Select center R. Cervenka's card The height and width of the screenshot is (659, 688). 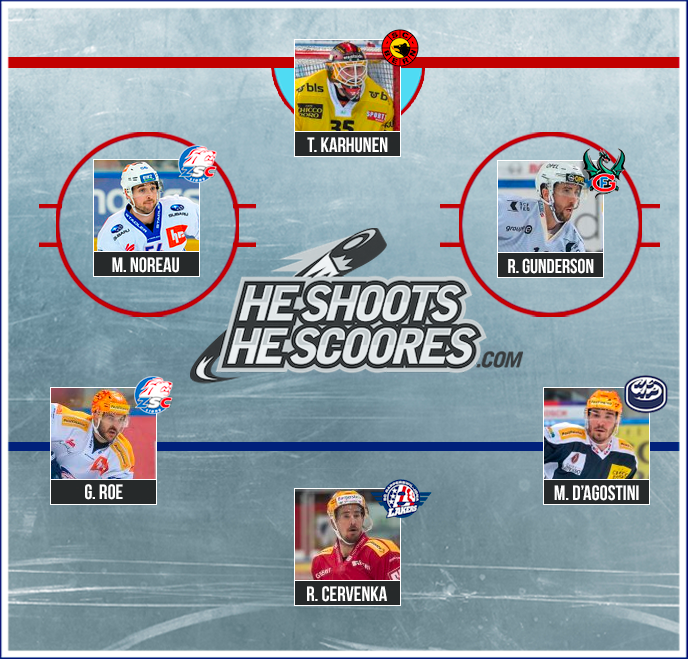[347, 547]
